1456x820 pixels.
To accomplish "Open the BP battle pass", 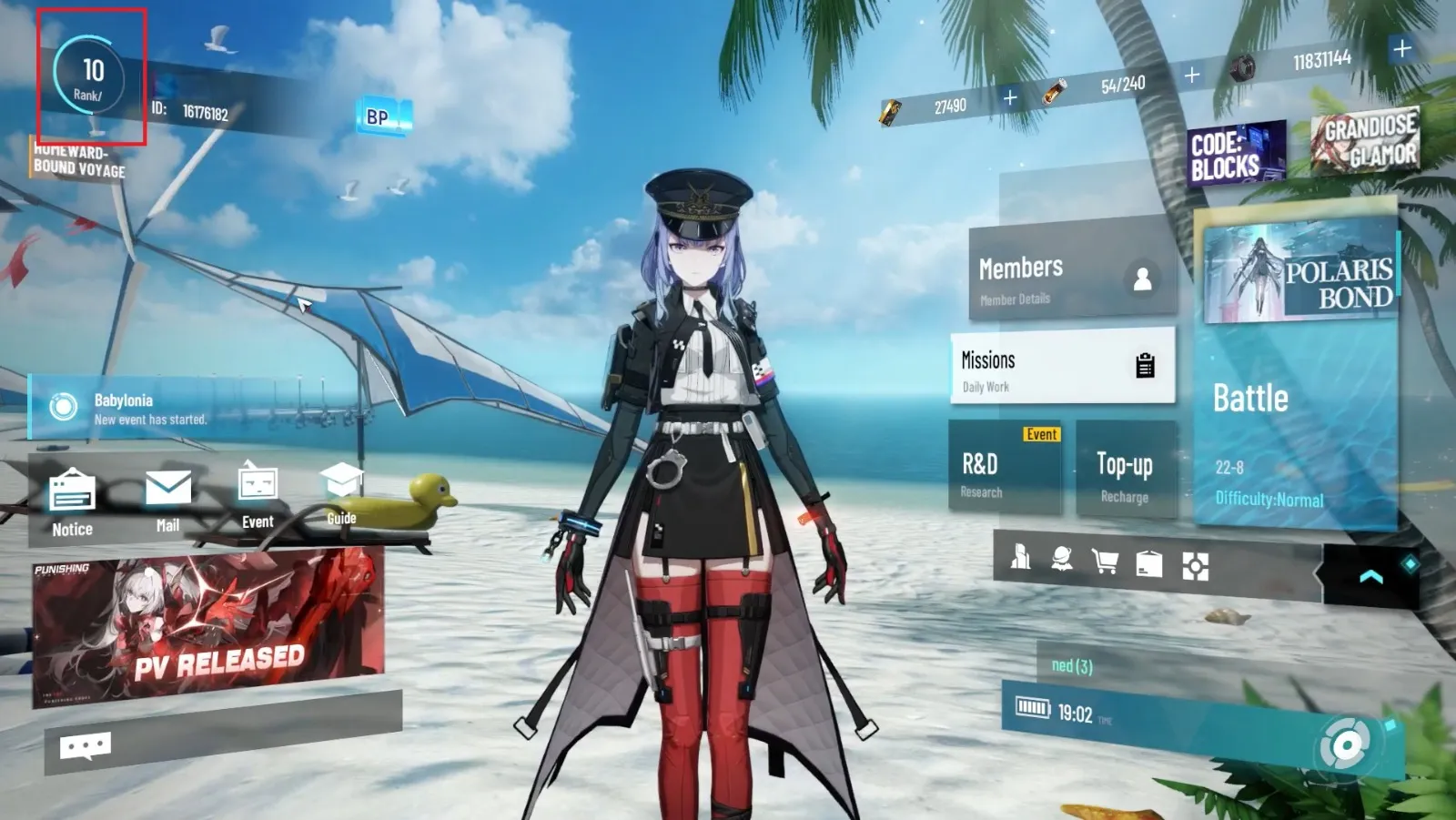I will click(x=382, y=116).
